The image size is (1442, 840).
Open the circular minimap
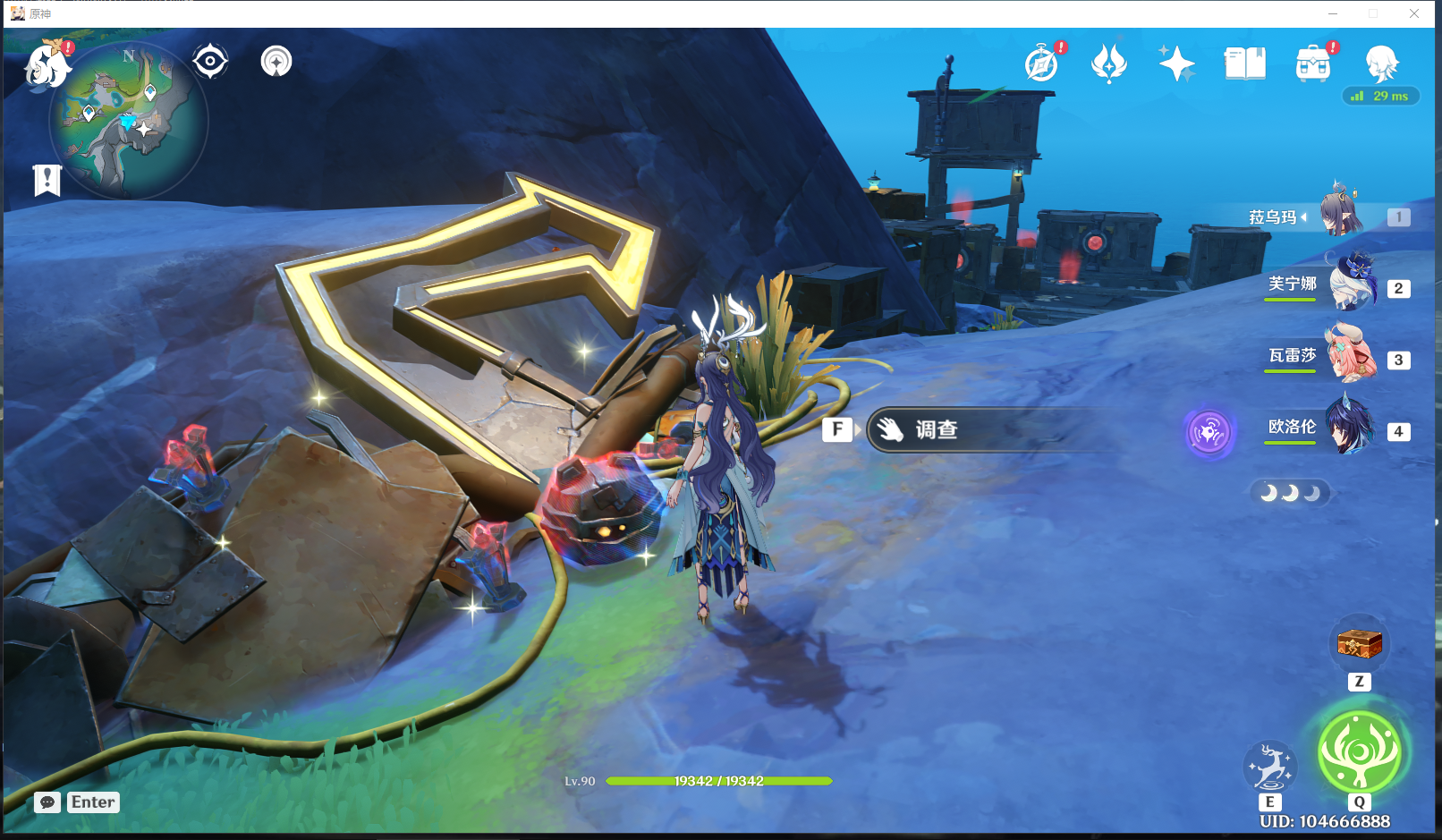[128, 119]
